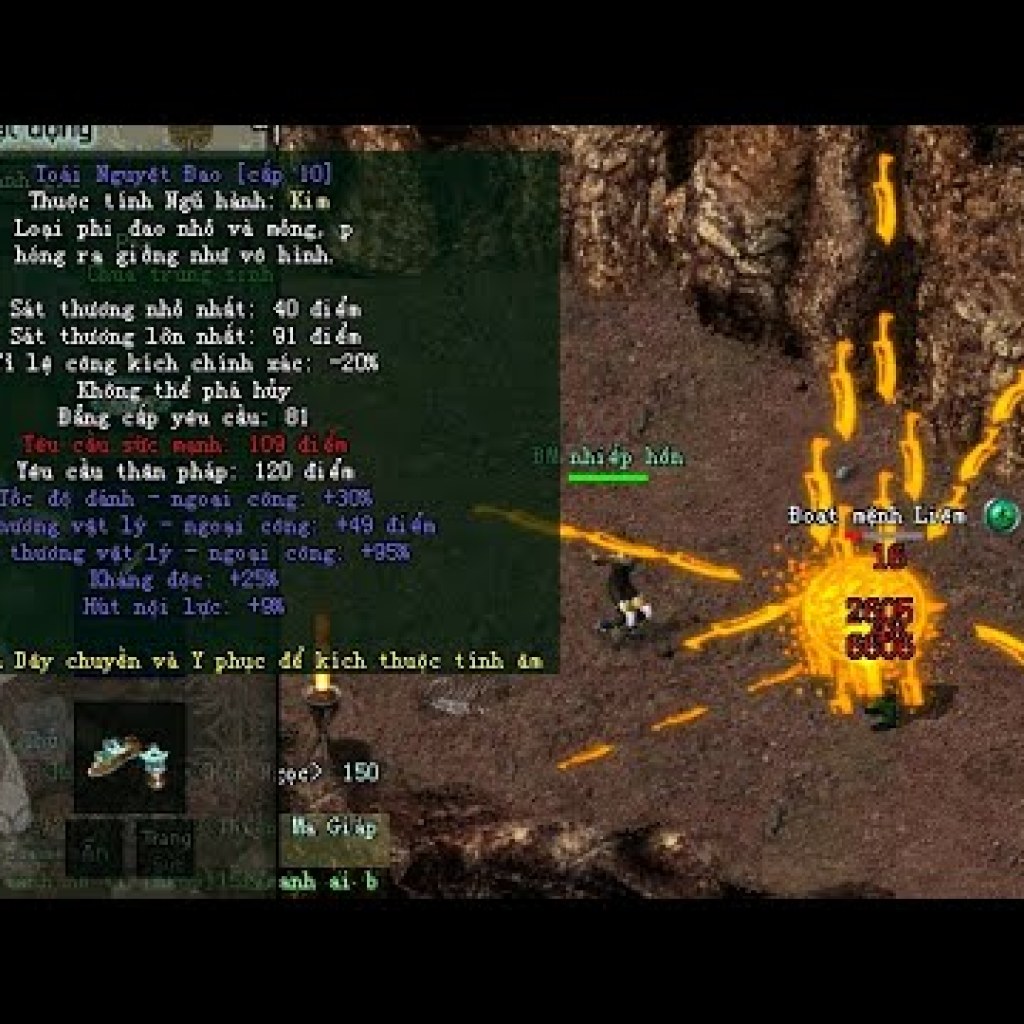Click the Ẩn button under the item
1024x1024 pixels.
coord(95,849)
